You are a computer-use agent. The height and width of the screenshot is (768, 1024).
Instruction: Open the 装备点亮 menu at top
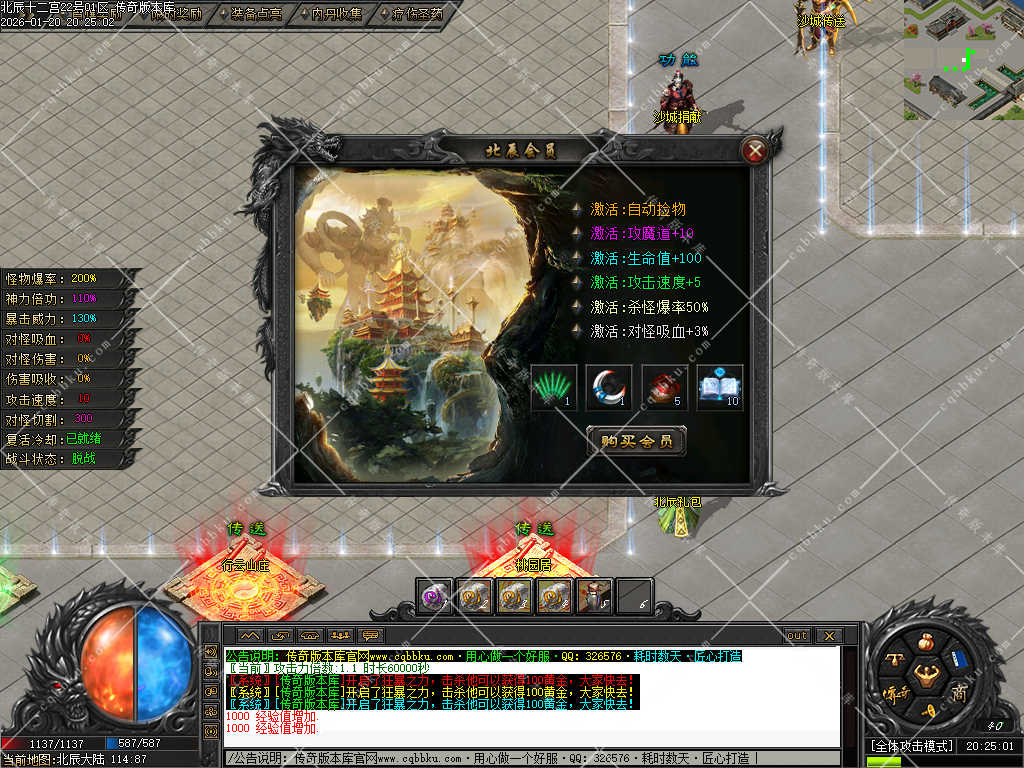(256, 14)
